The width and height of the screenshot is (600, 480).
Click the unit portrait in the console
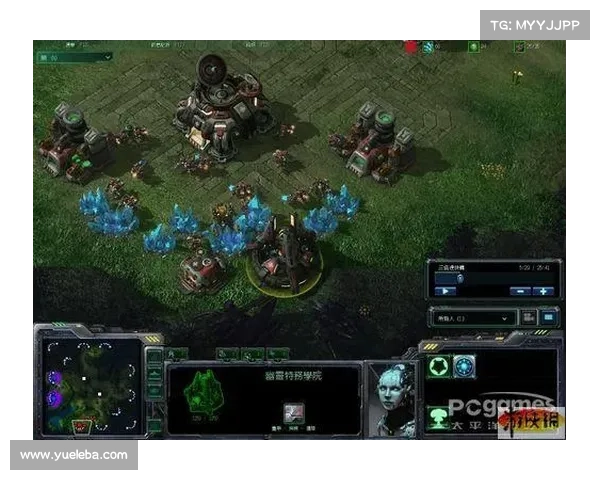[x=390, y=395]
